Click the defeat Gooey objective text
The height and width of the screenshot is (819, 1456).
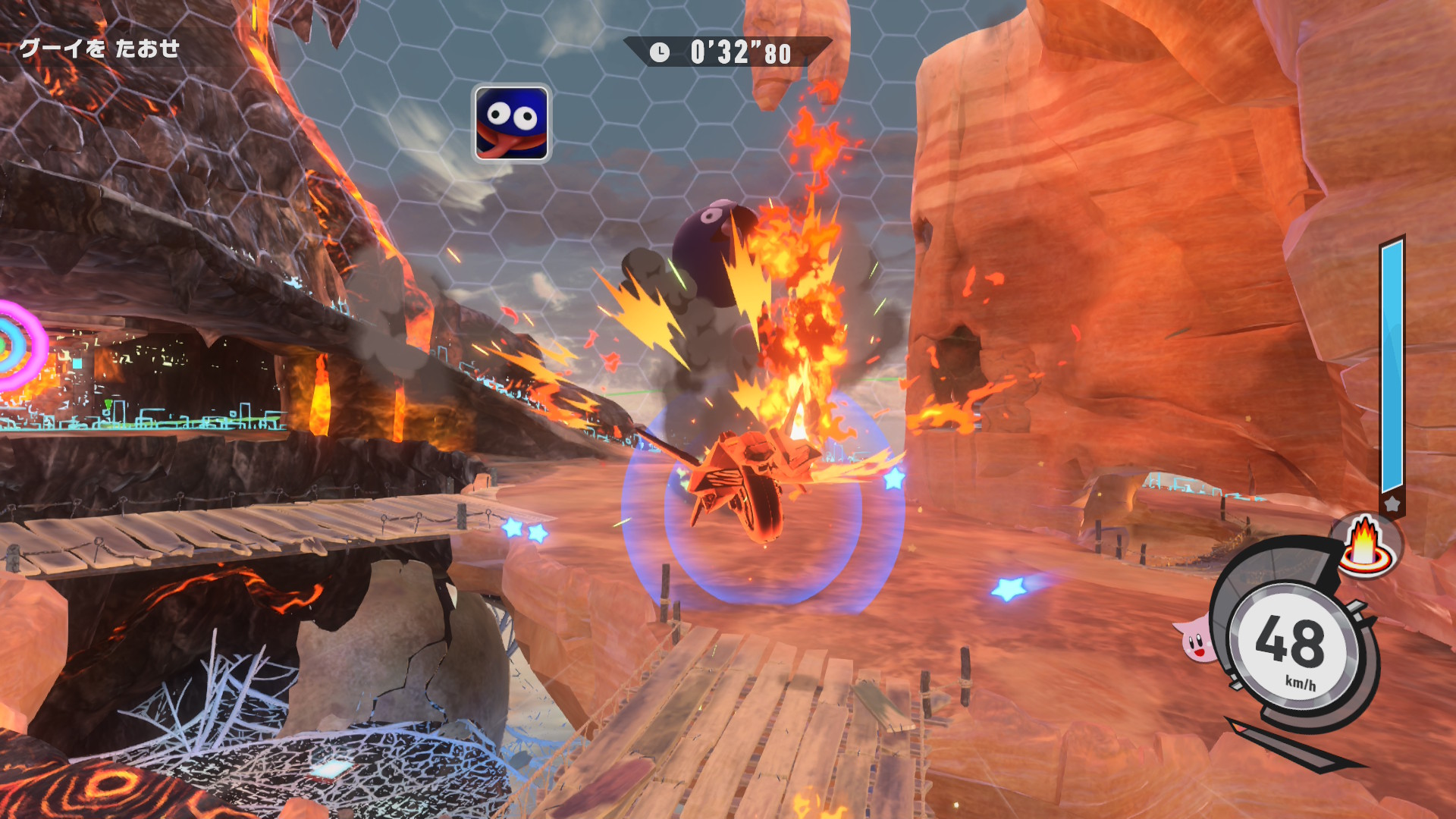click(99, 49)
